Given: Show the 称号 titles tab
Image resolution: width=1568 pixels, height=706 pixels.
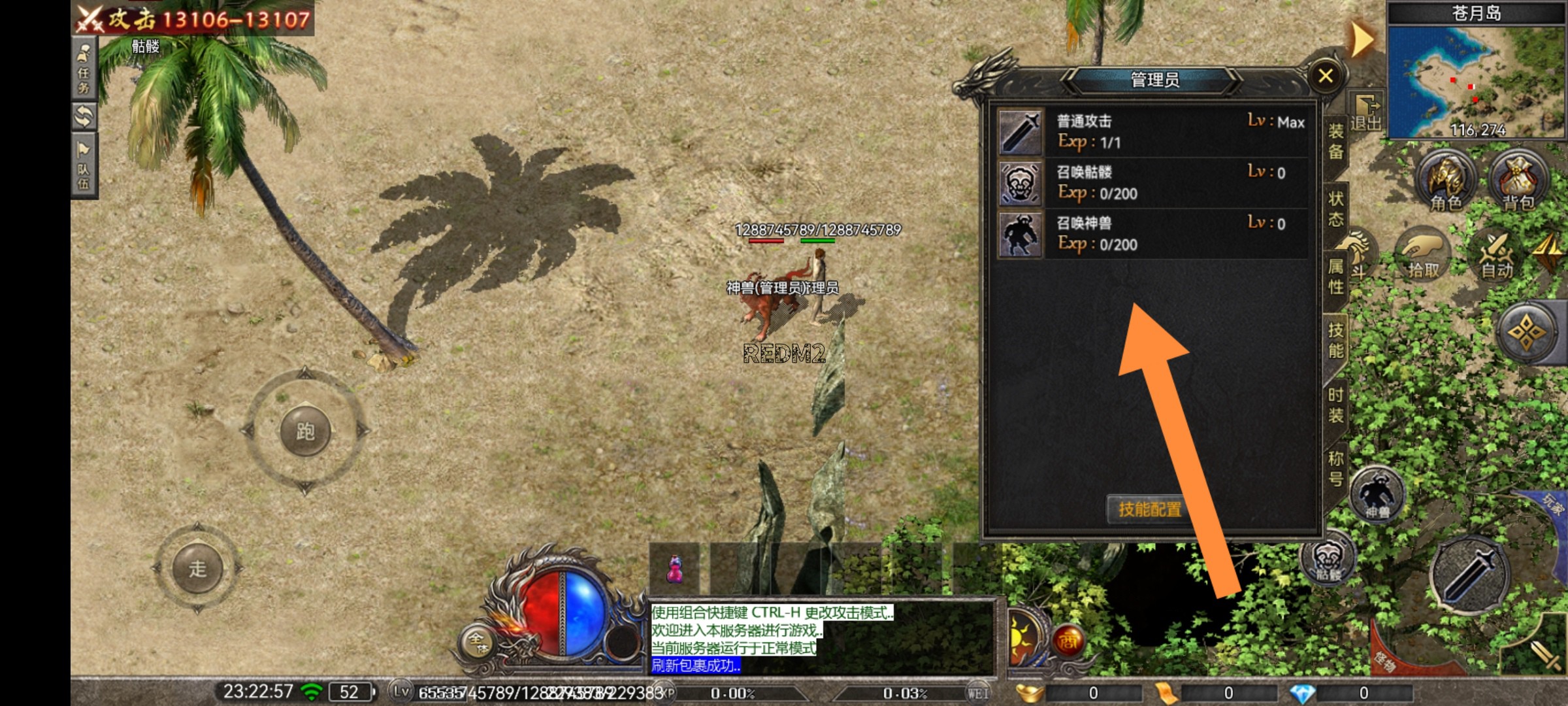Looking at the screenshot, I should click(x=1335, y=468).
